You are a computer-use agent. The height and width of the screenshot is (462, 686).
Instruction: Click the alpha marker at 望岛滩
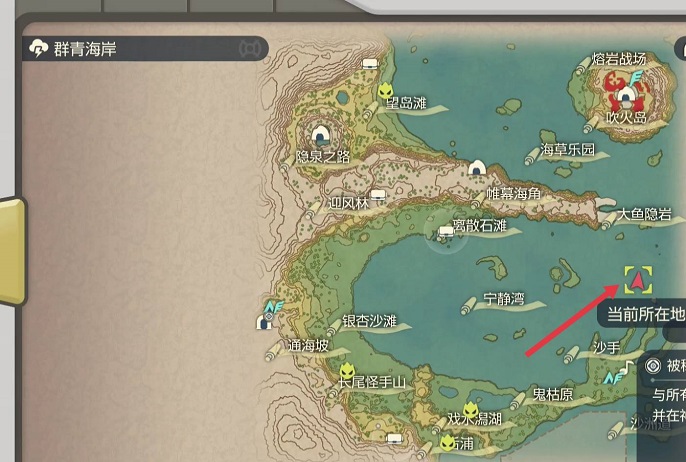pos(386,92)
